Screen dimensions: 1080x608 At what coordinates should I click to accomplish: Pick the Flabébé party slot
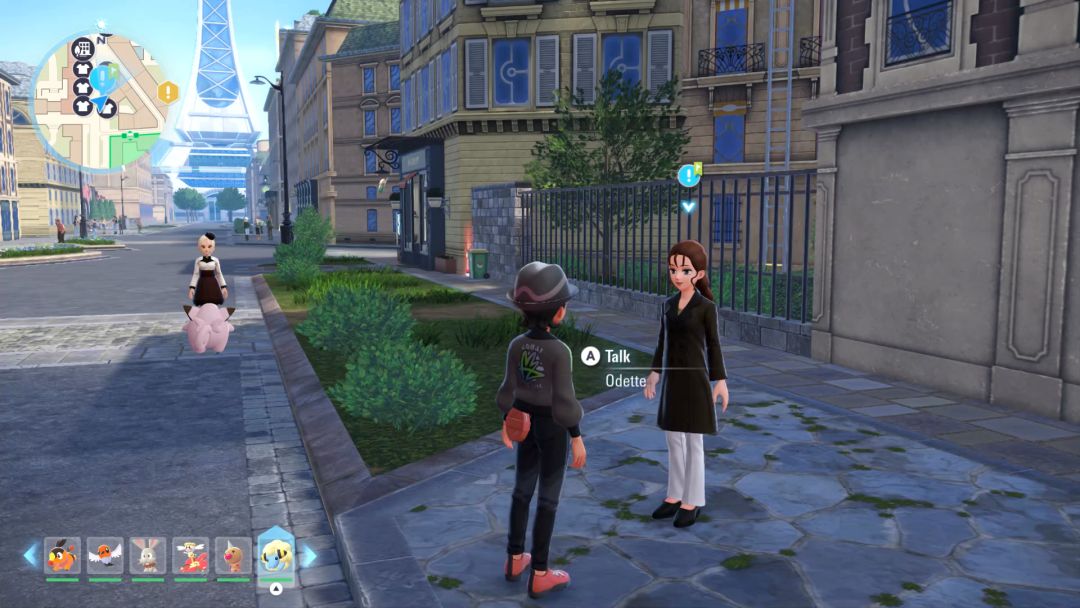coord(190,555)
